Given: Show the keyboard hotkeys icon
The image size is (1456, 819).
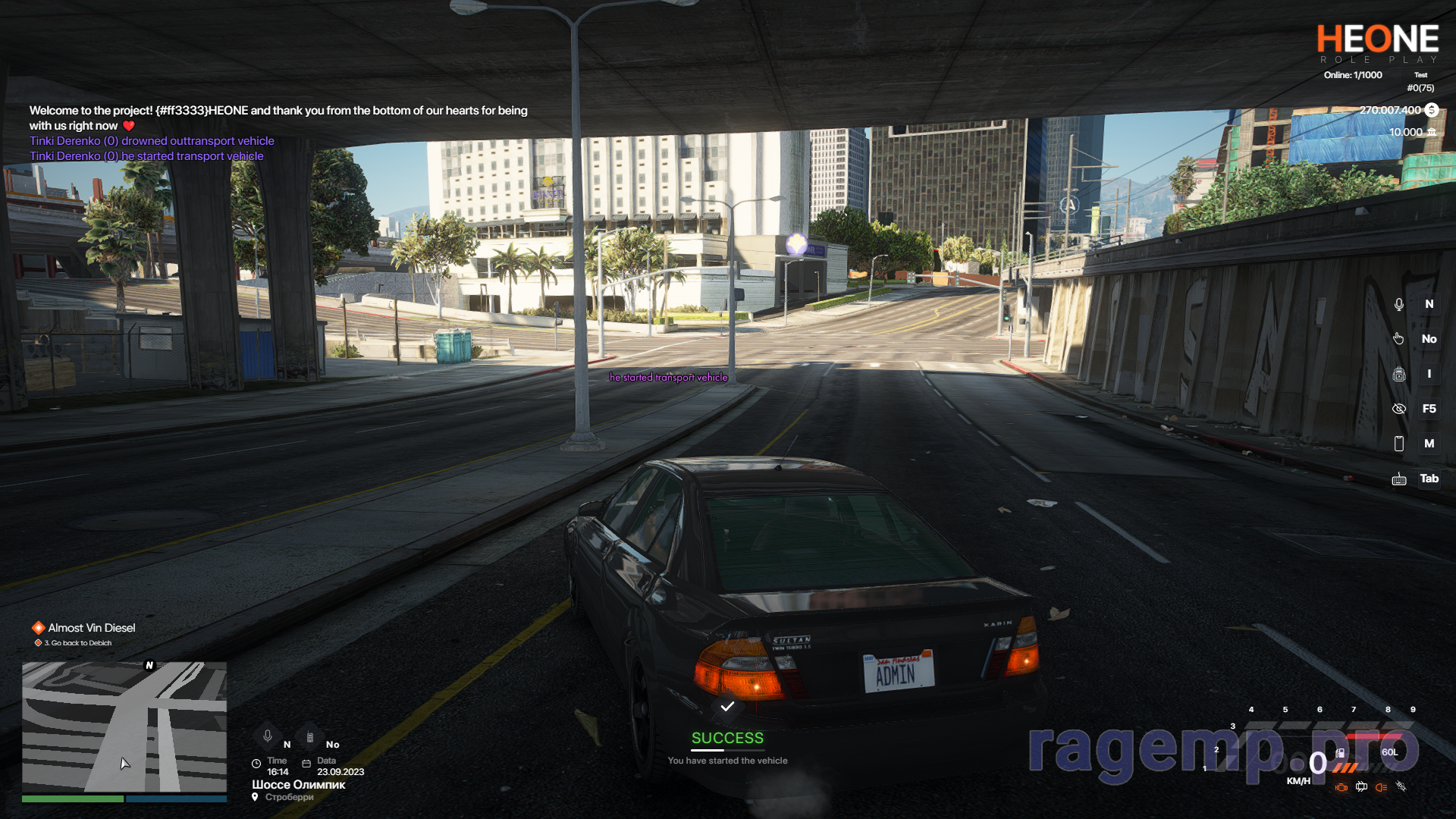Looking at the screenshot, I should pyautogui.click(x=1399, y=479).
